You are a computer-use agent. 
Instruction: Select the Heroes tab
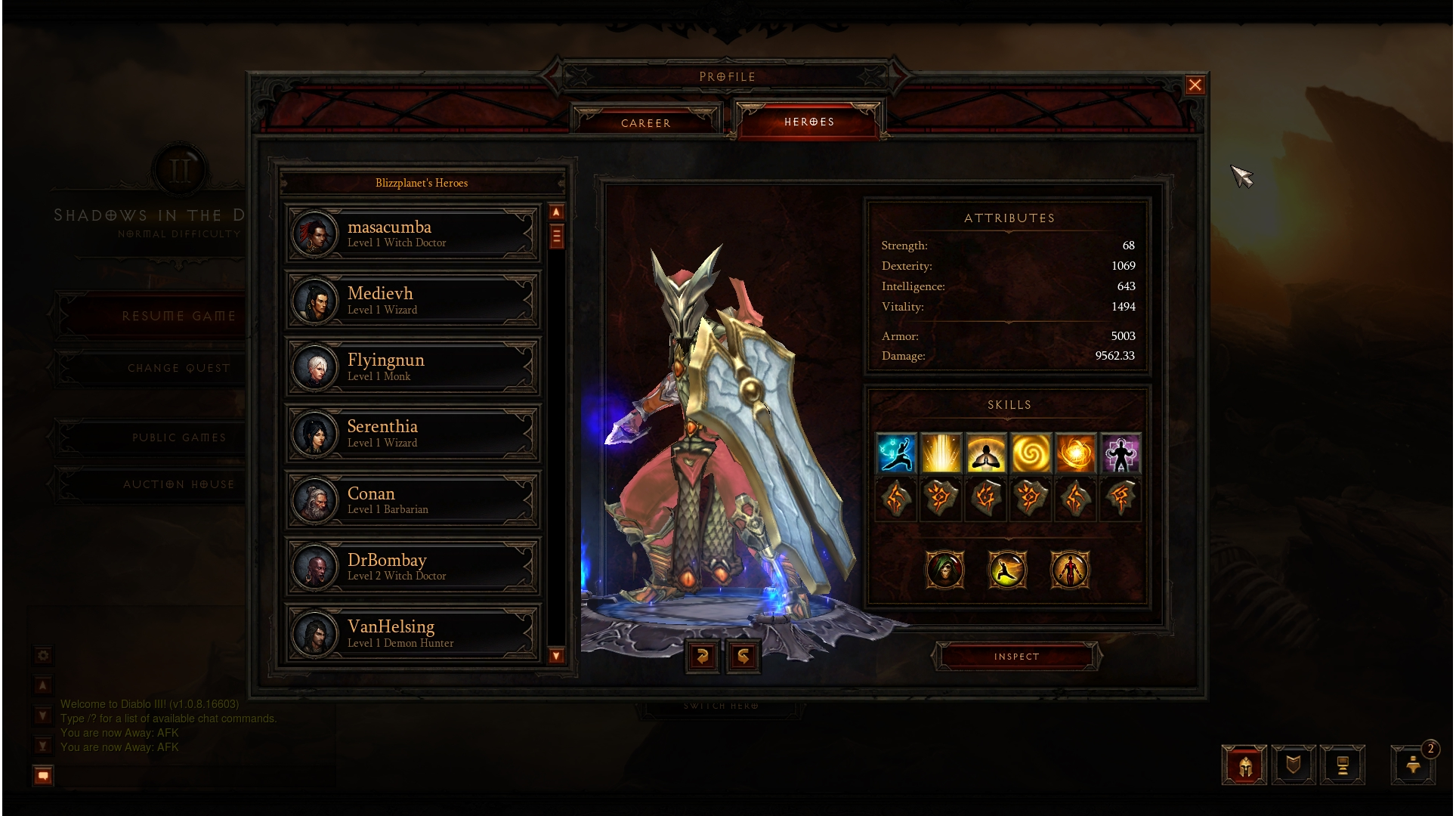[x=808, y=122]
